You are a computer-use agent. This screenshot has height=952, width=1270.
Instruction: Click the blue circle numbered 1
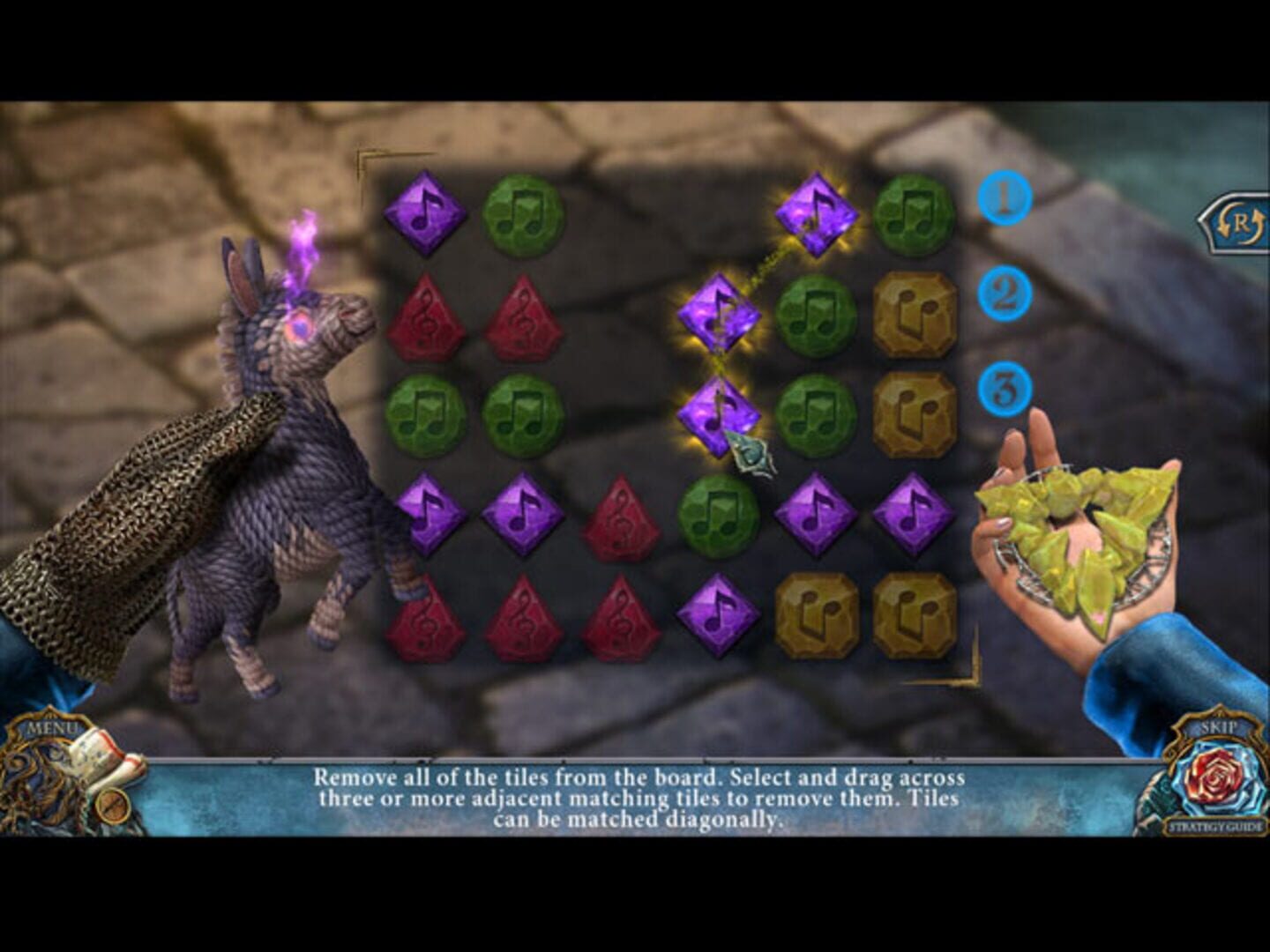point(1005,198)
